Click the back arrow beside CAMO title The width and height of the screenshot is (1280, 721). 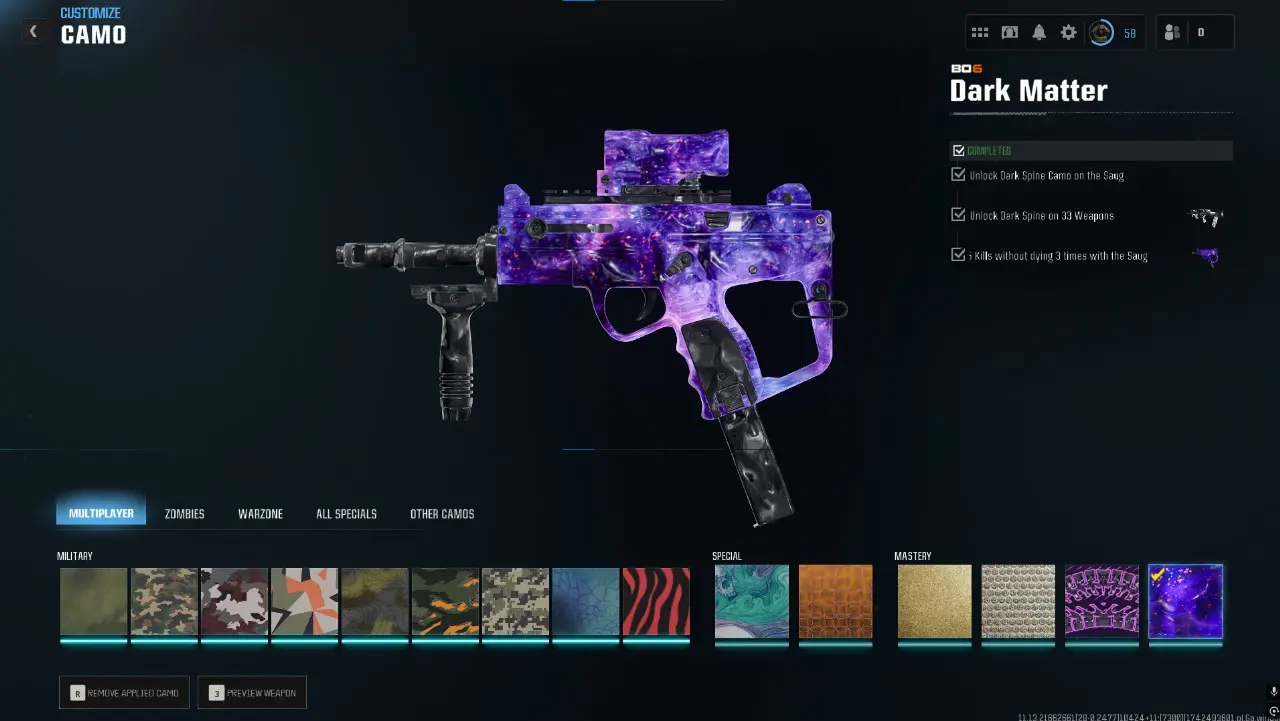[x=32, y=30]
